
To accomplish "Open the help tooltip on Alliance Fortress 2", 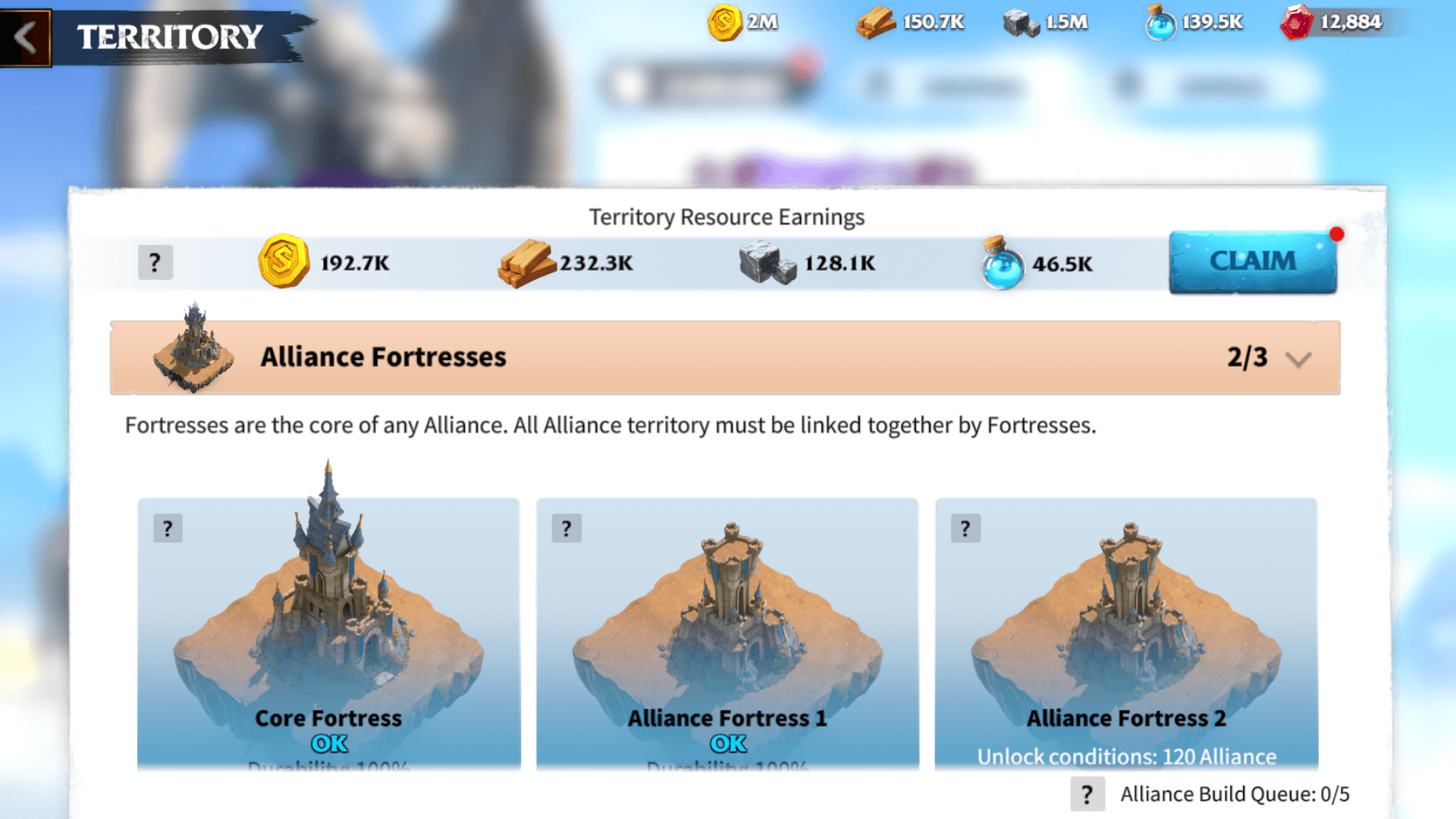I will pyautogui.click(x=965, y=529).
